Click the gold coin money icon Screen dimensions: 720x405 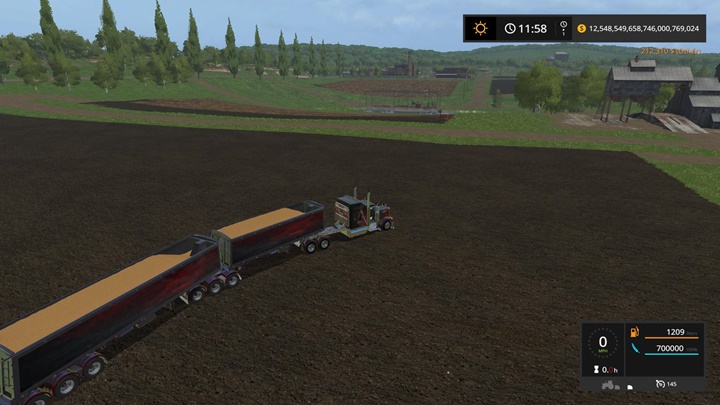coord(581,28)
